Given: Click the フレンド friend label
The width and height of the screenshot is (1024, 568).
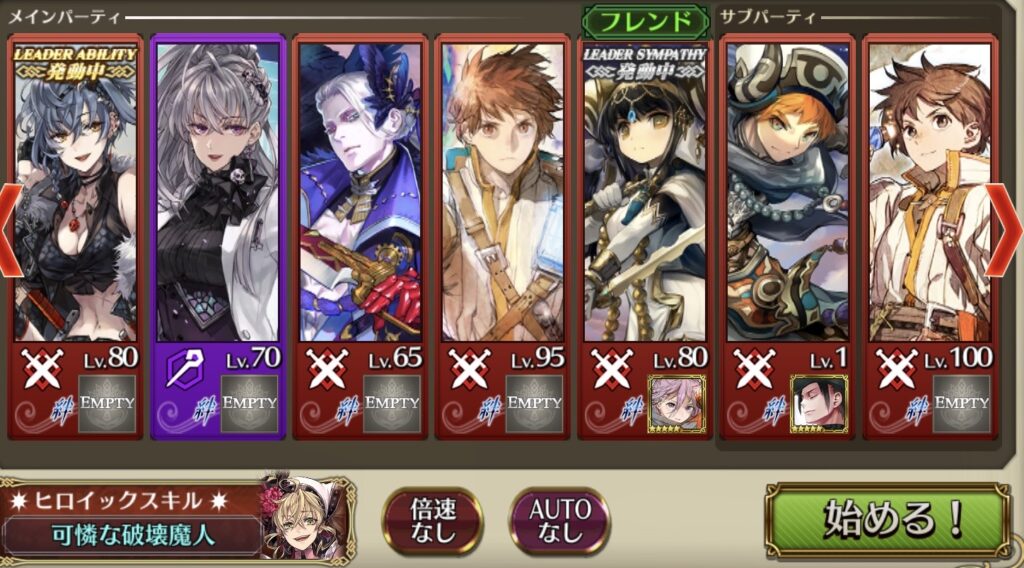Looking at the screenshot, I should [639, 21].
